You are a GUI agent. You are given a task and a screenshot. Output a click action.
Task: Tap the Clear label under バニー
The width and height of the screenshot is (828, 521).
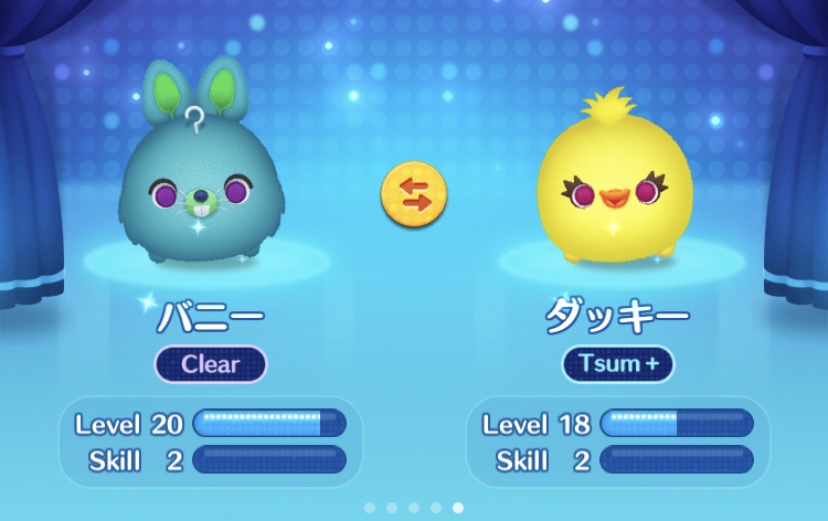210,364
